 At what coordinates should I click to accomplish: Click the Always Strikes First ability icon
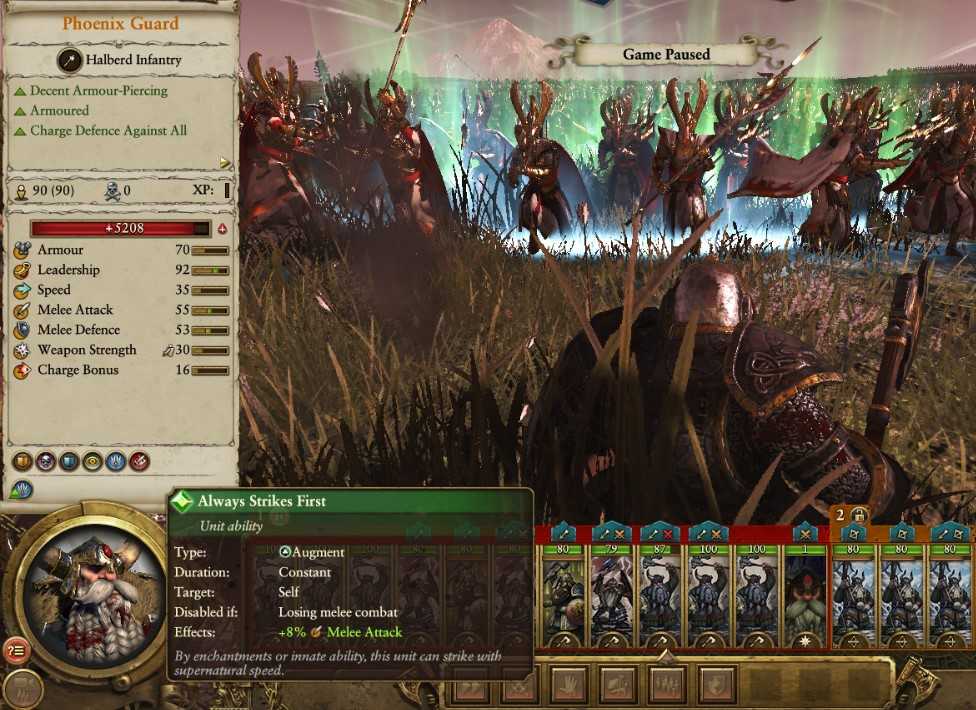(20, 490)
